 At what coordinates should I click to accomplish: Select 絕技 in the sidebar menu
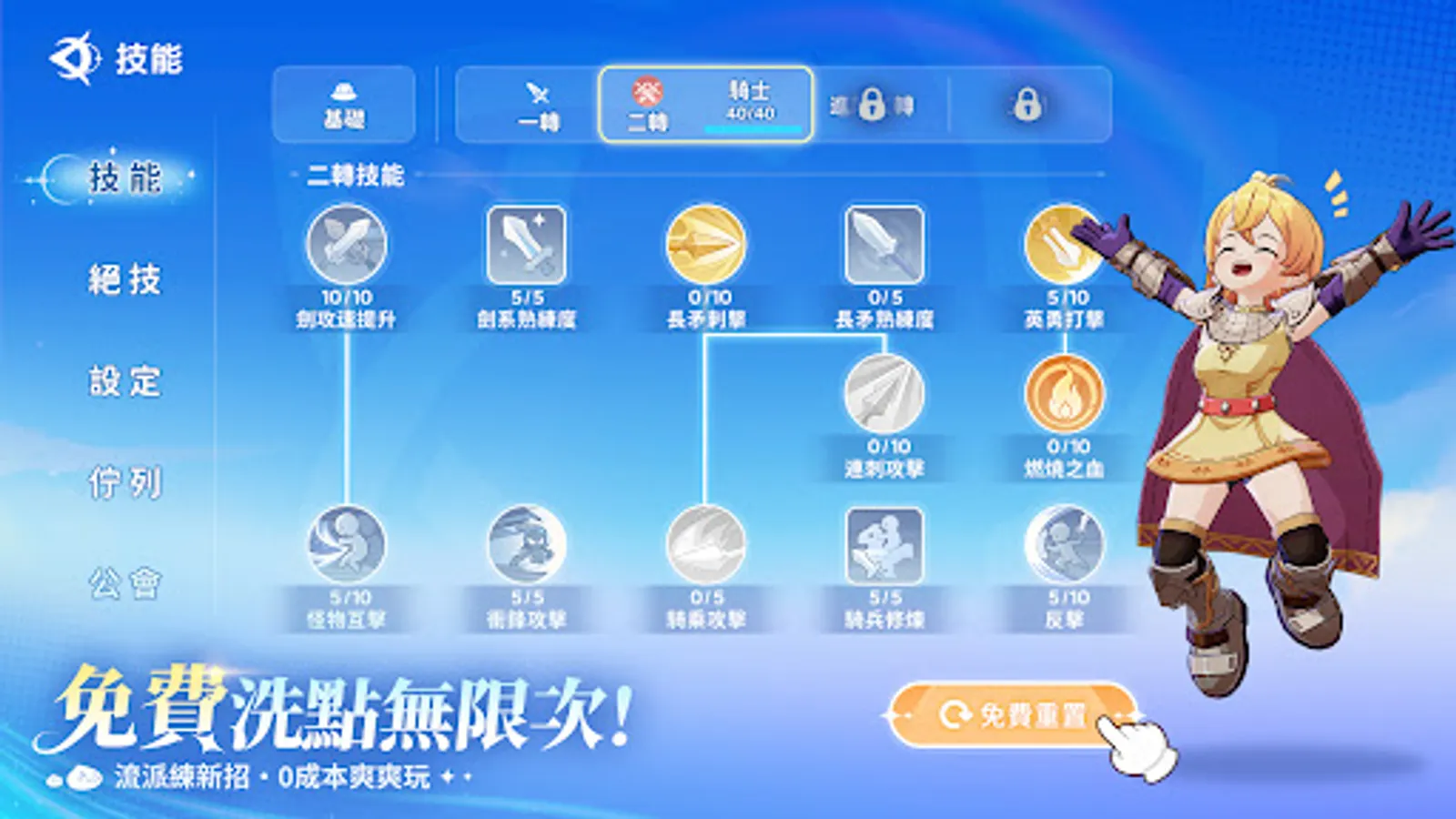coord(127,282)
